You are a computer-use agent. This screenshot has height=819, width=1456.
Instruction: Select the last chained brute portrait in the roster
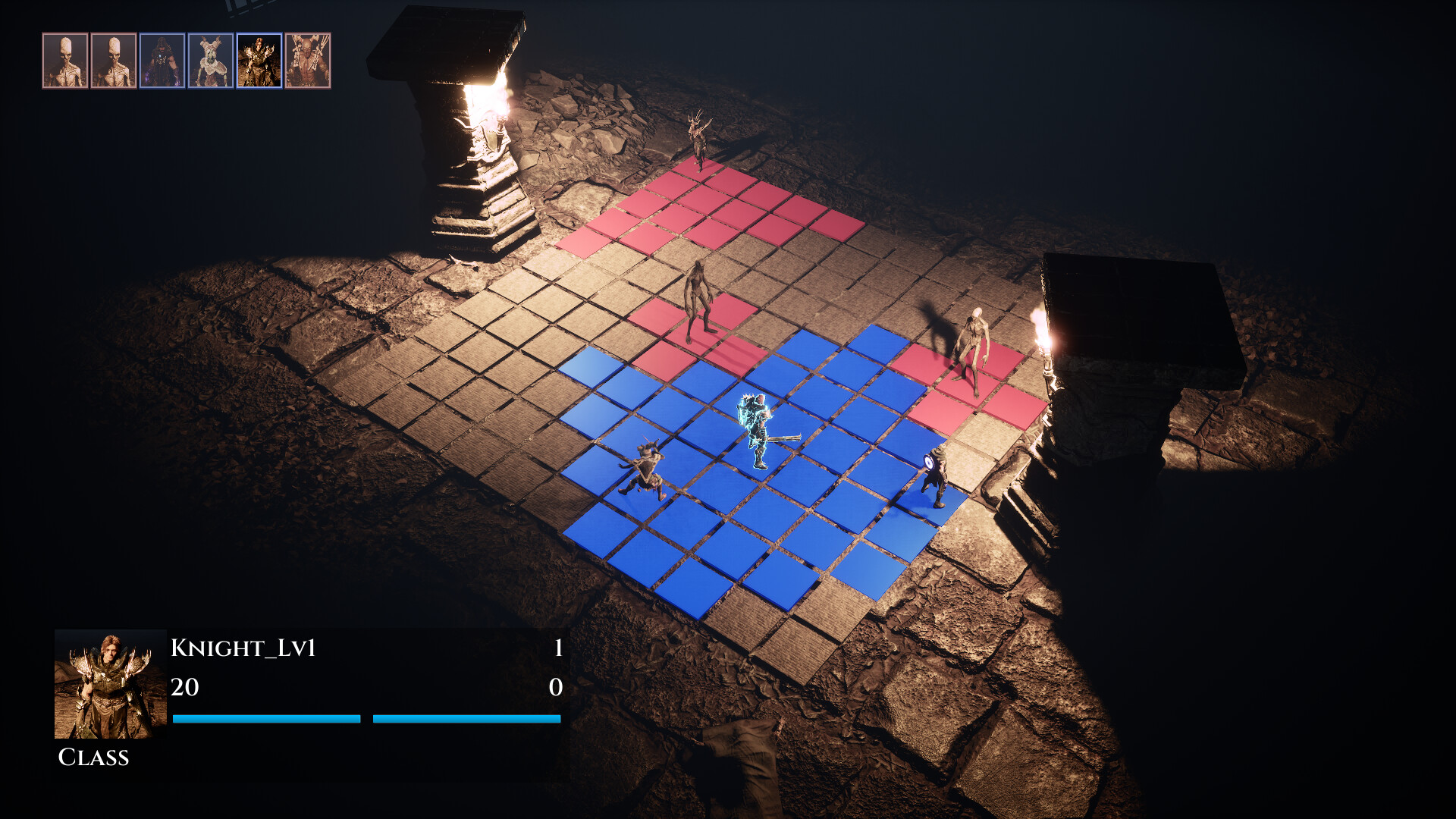click(x=307, y=59)
